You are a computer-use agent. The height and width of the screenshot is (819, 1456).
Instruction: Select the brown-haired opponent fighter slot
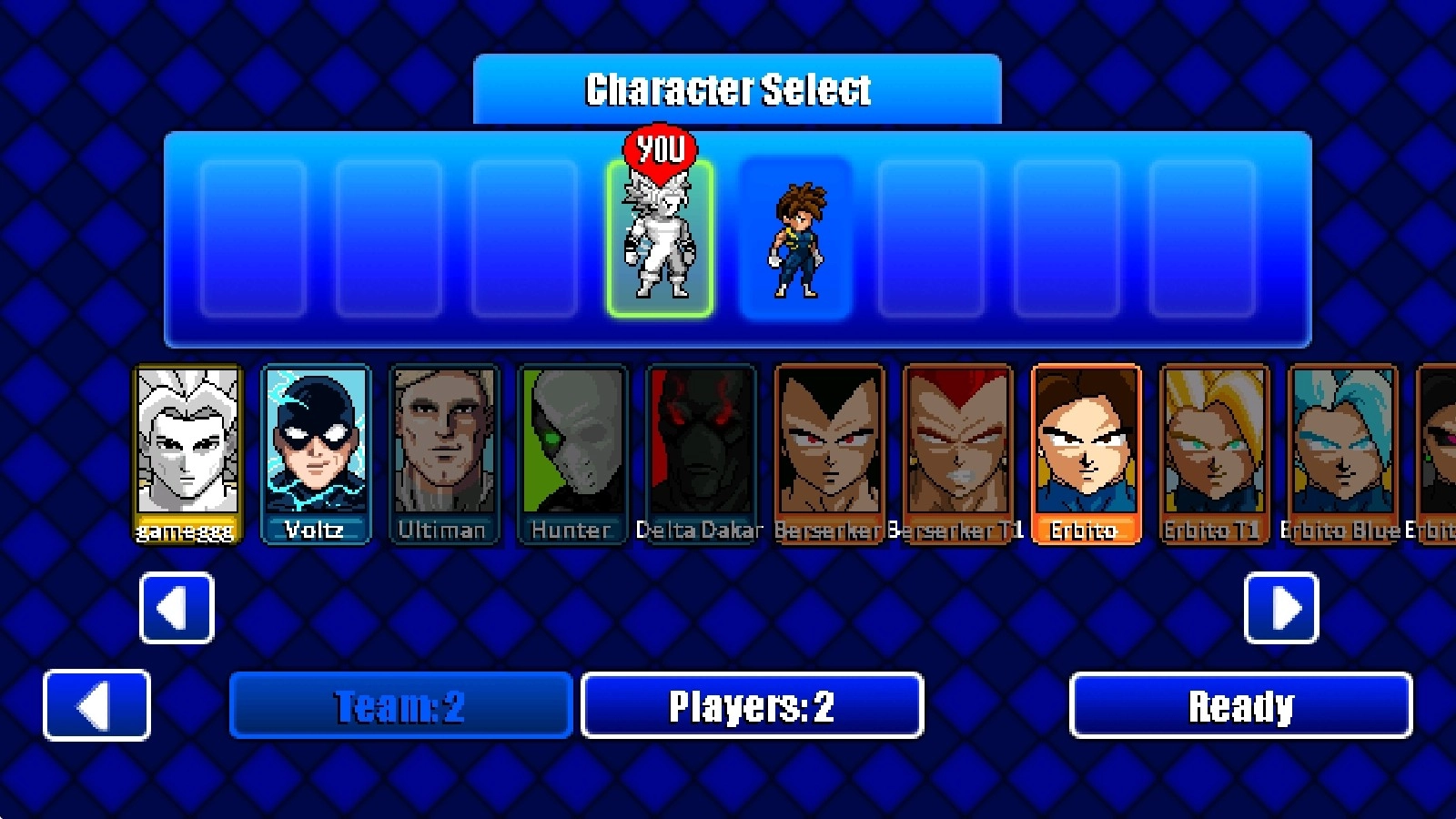click(795, 238)
